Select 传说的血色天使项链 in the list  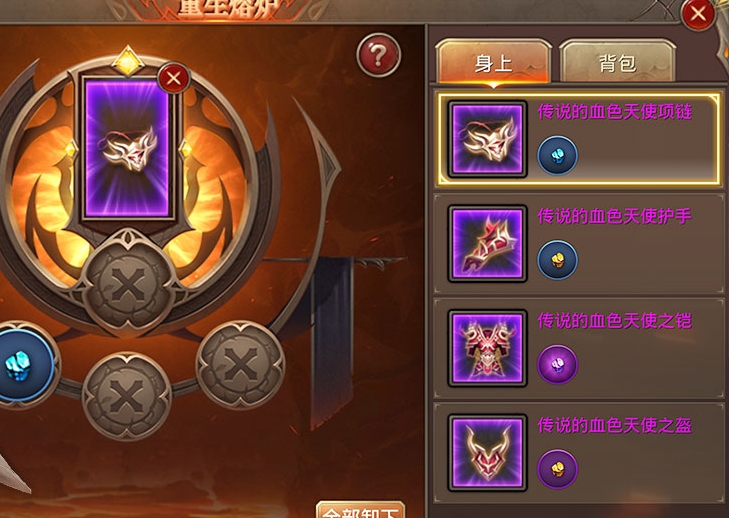click(579, 140)
